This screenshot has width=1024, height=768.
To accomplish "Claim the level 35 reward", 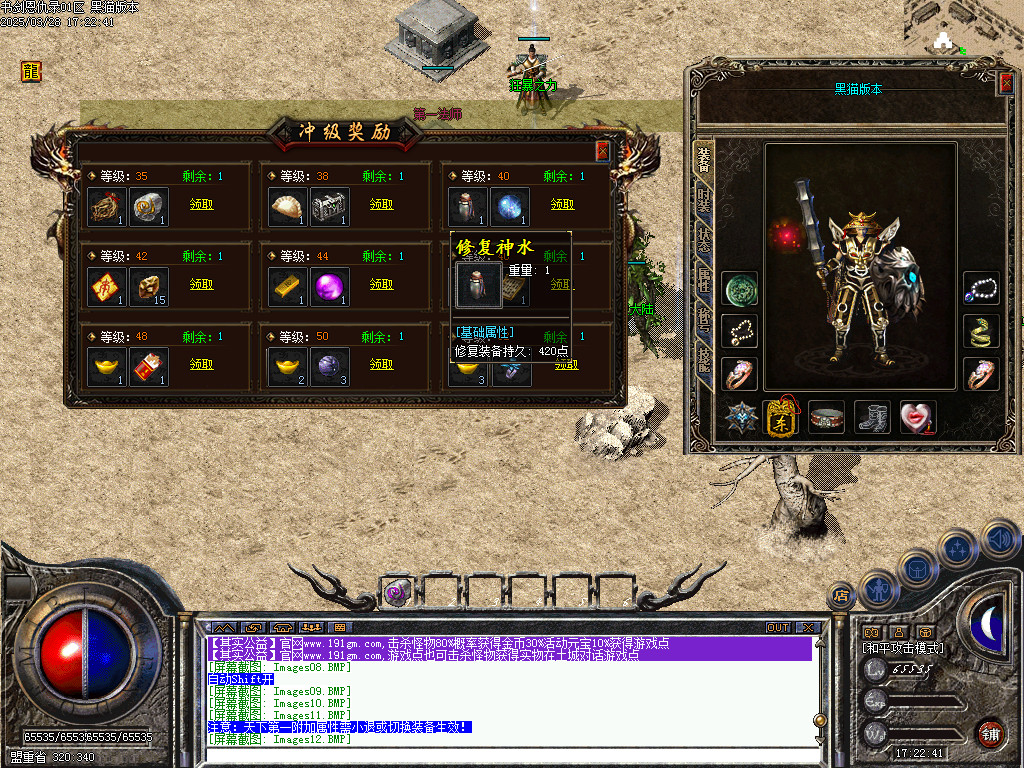I will (201, 204).
